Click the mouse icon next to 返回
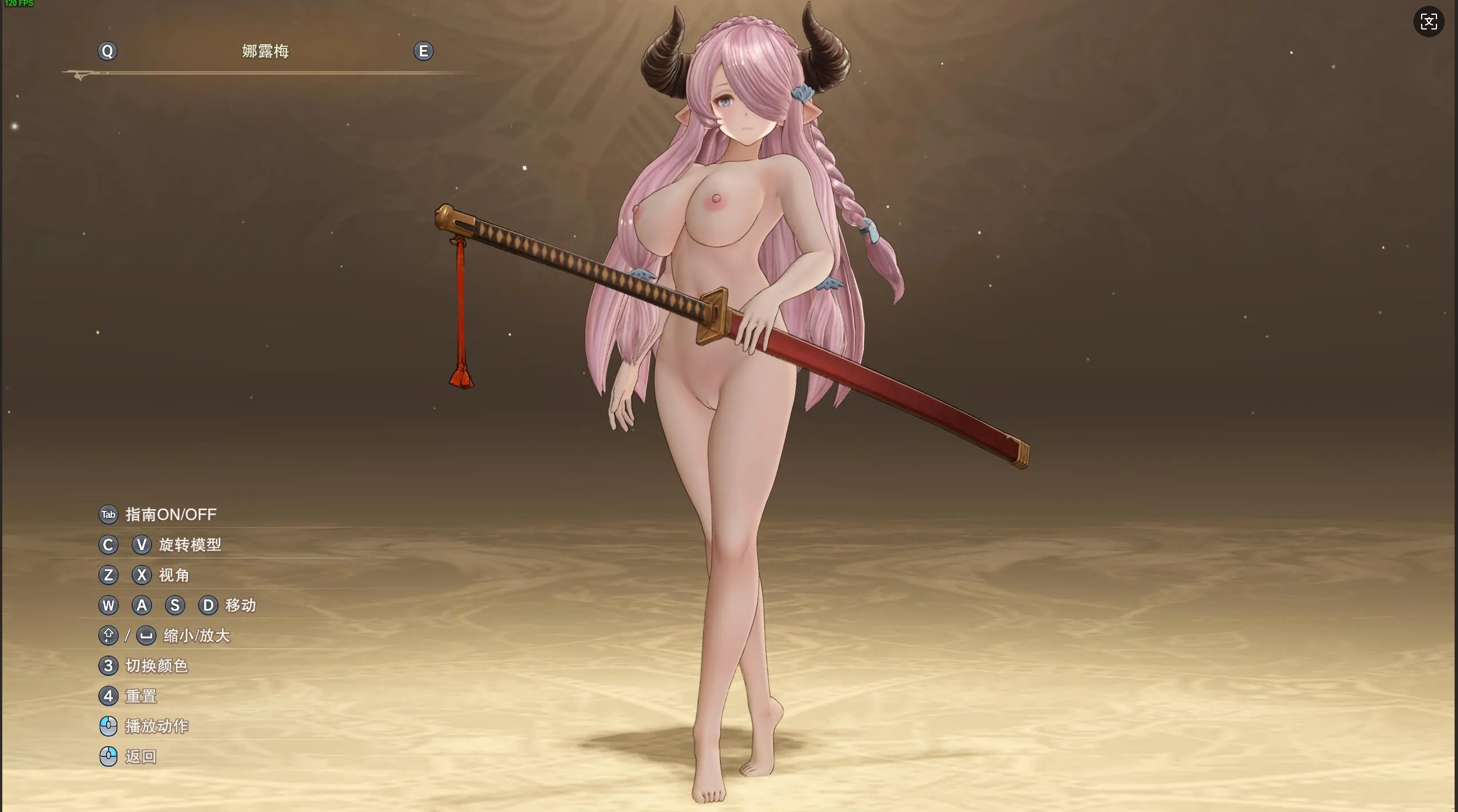The width and height of the screenshot is (1458, 812). 108,756
